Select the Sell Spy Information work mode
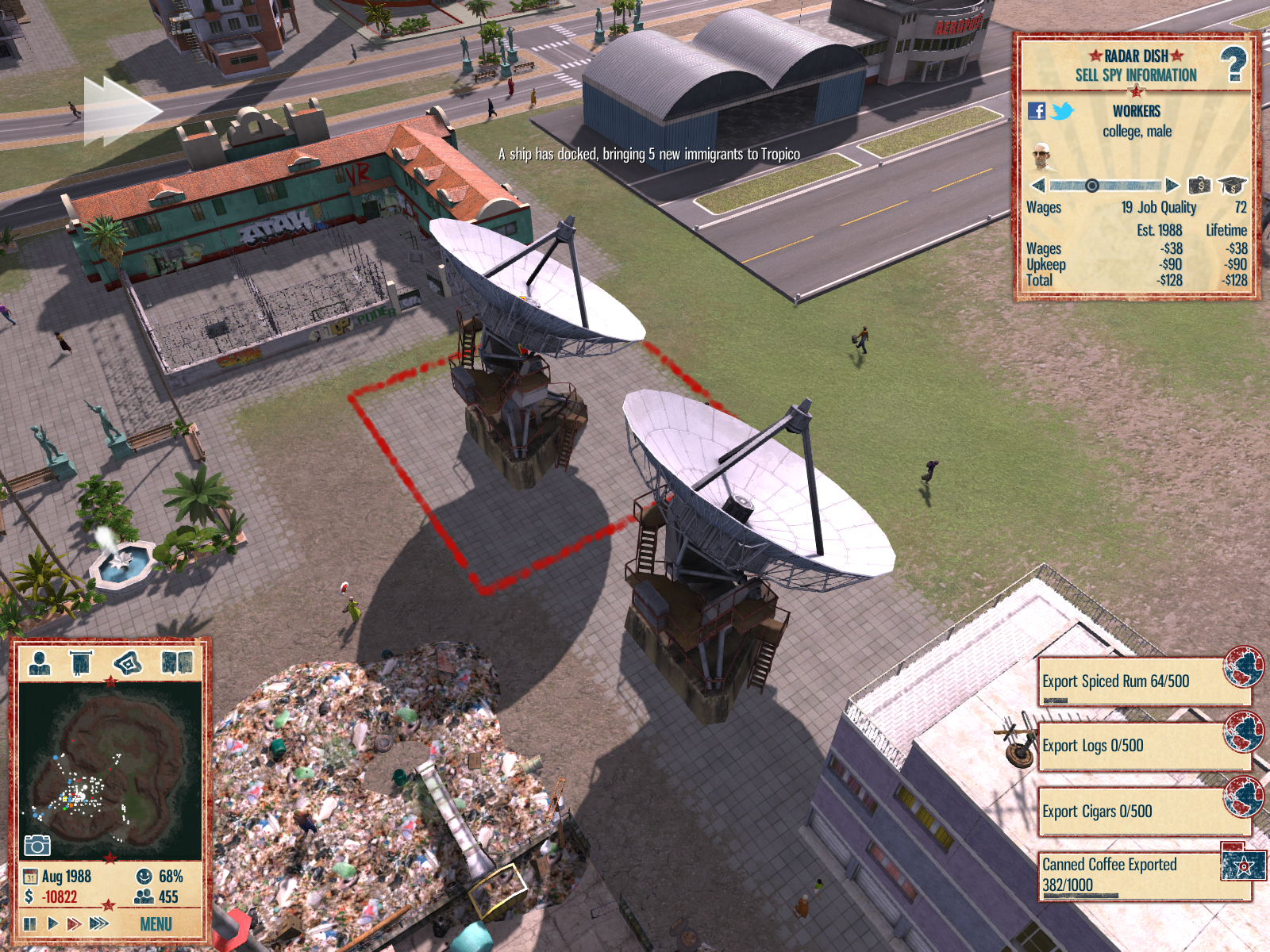1270x952 pixels. click(1136, 75)
